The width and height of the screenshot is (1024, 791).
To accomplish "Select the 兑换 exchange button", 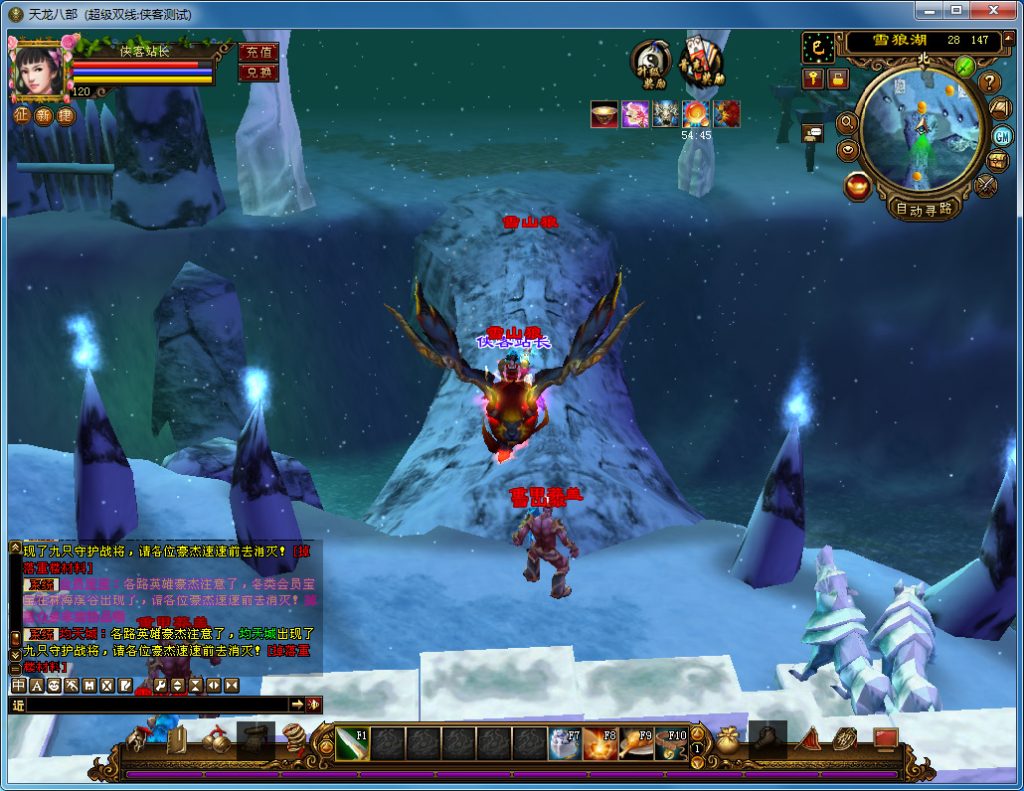I will [x=258, y=73].
